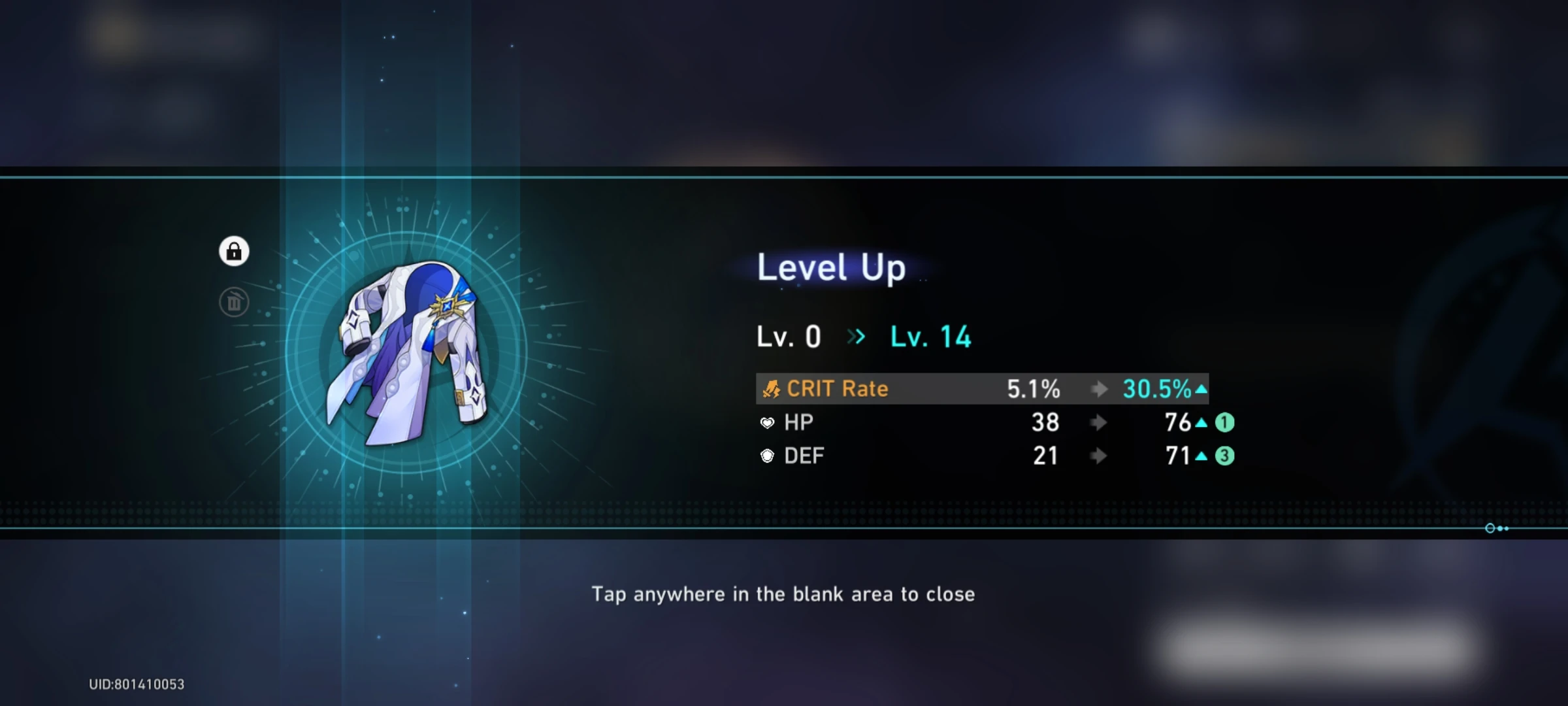Click the green badge showing 1 next to HP
The height and width of the screenshot is (706, 1568).
point(1223,422)
